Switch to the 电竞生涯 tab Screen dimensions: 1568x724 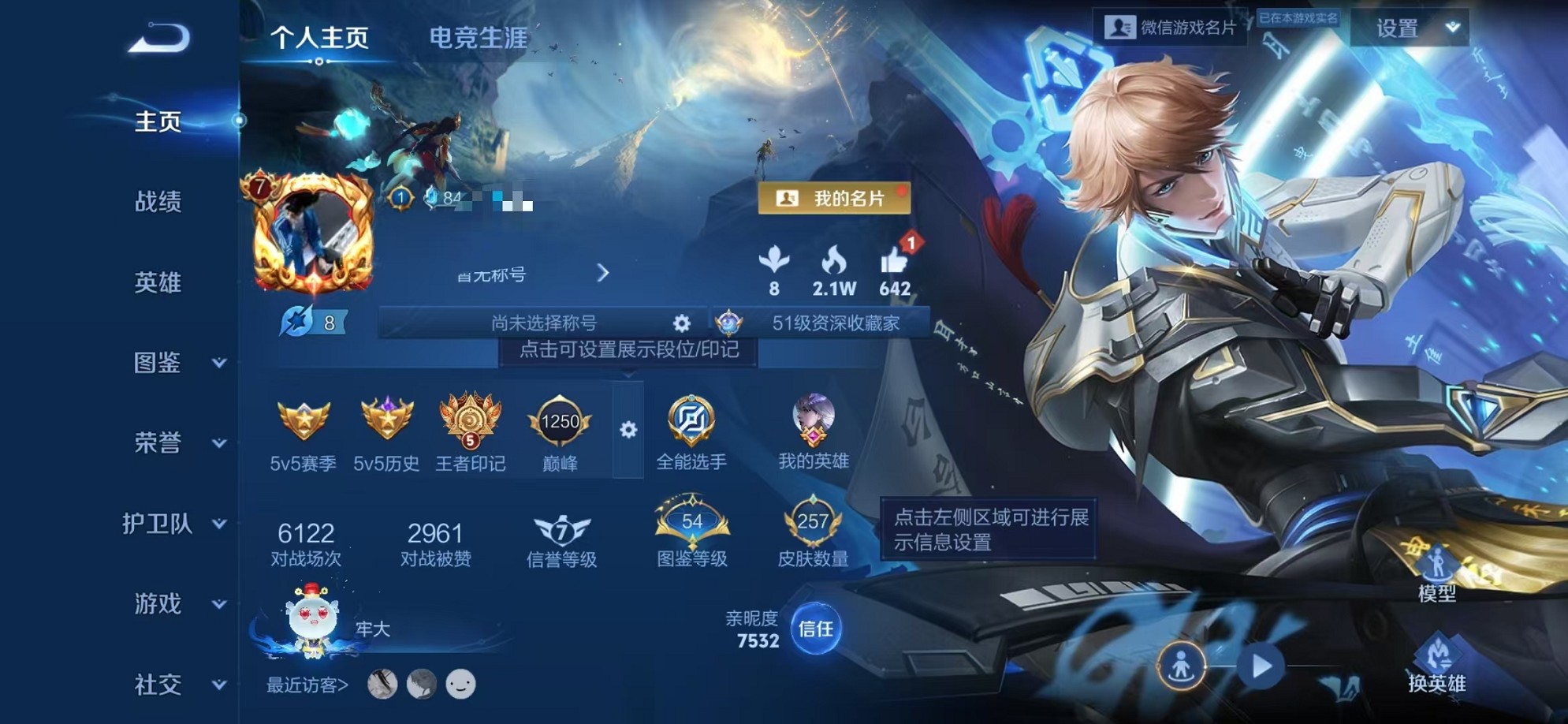[x=479, y=35]
